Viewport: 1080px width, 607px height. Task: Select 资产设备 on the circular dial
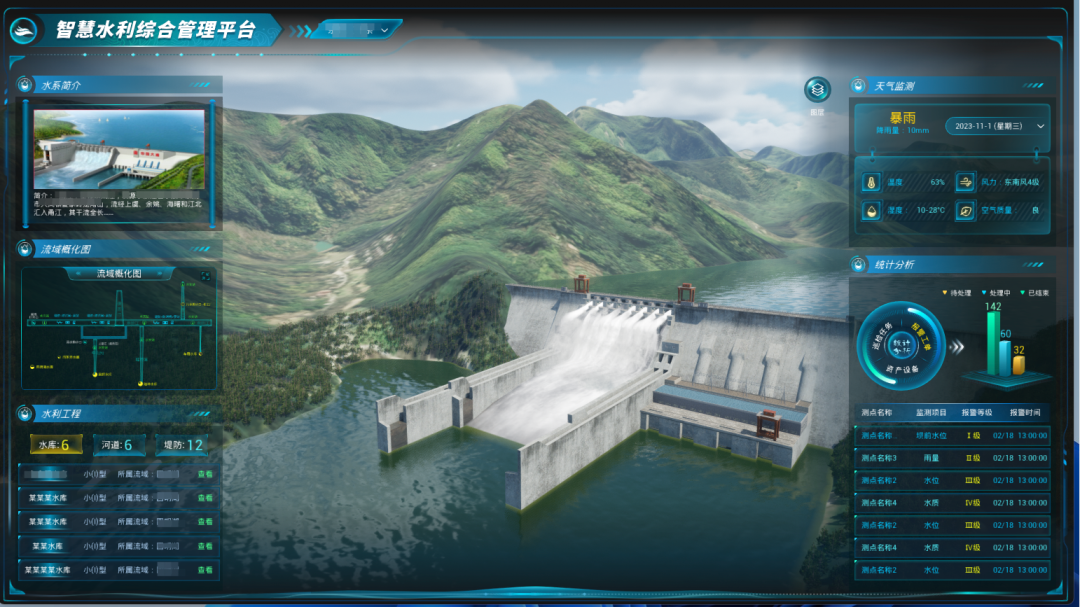[x=901, y=368]
